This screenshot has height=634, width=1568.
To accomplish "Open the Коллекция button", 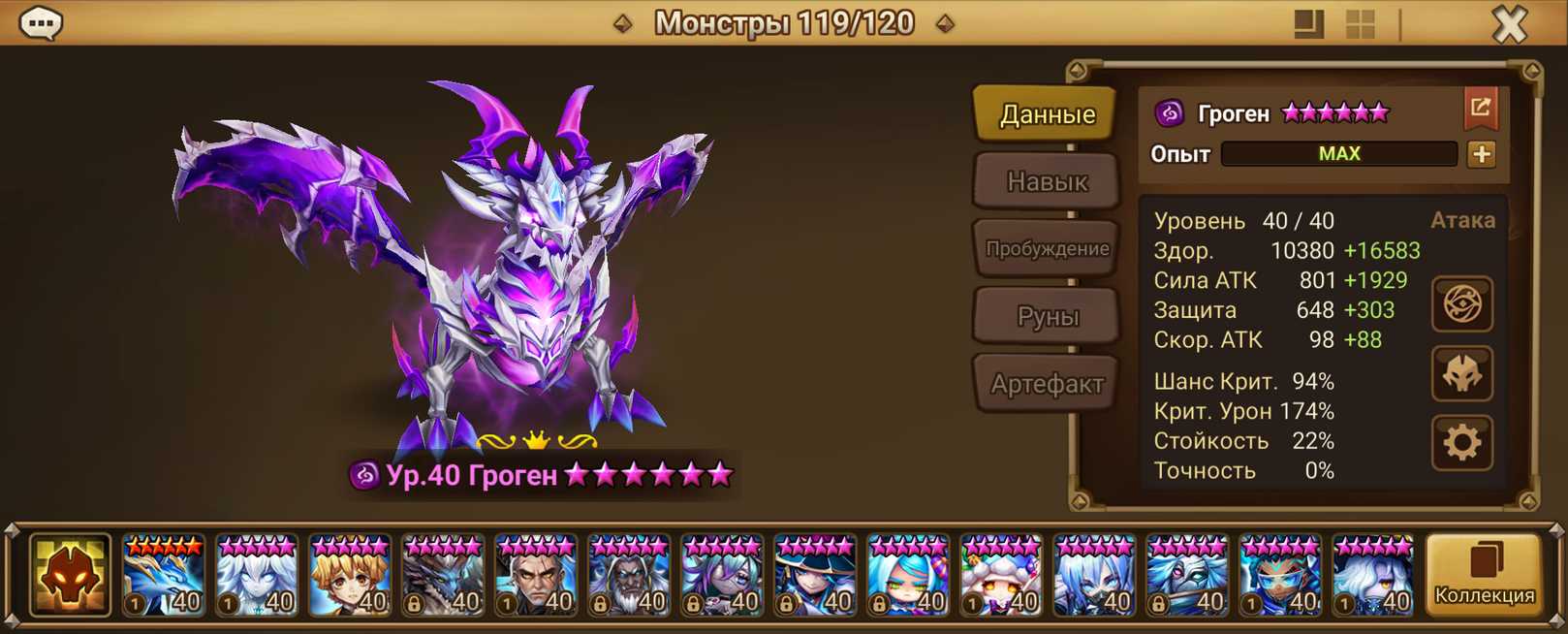I will 1484,575.
